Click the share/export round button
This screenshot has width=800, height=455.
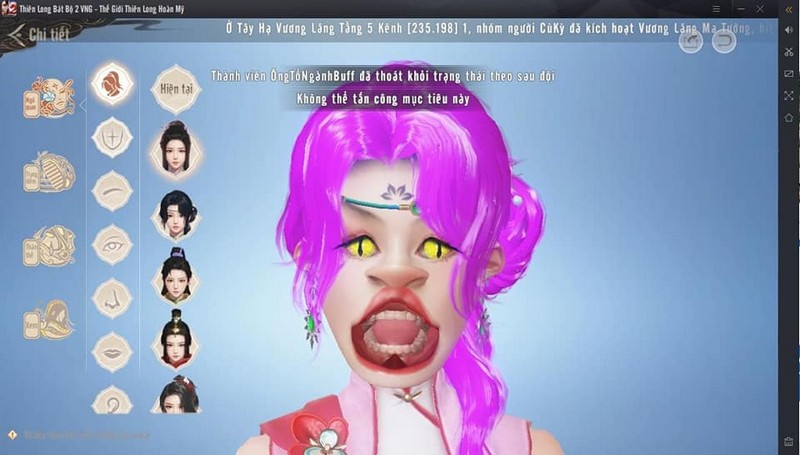691,41
